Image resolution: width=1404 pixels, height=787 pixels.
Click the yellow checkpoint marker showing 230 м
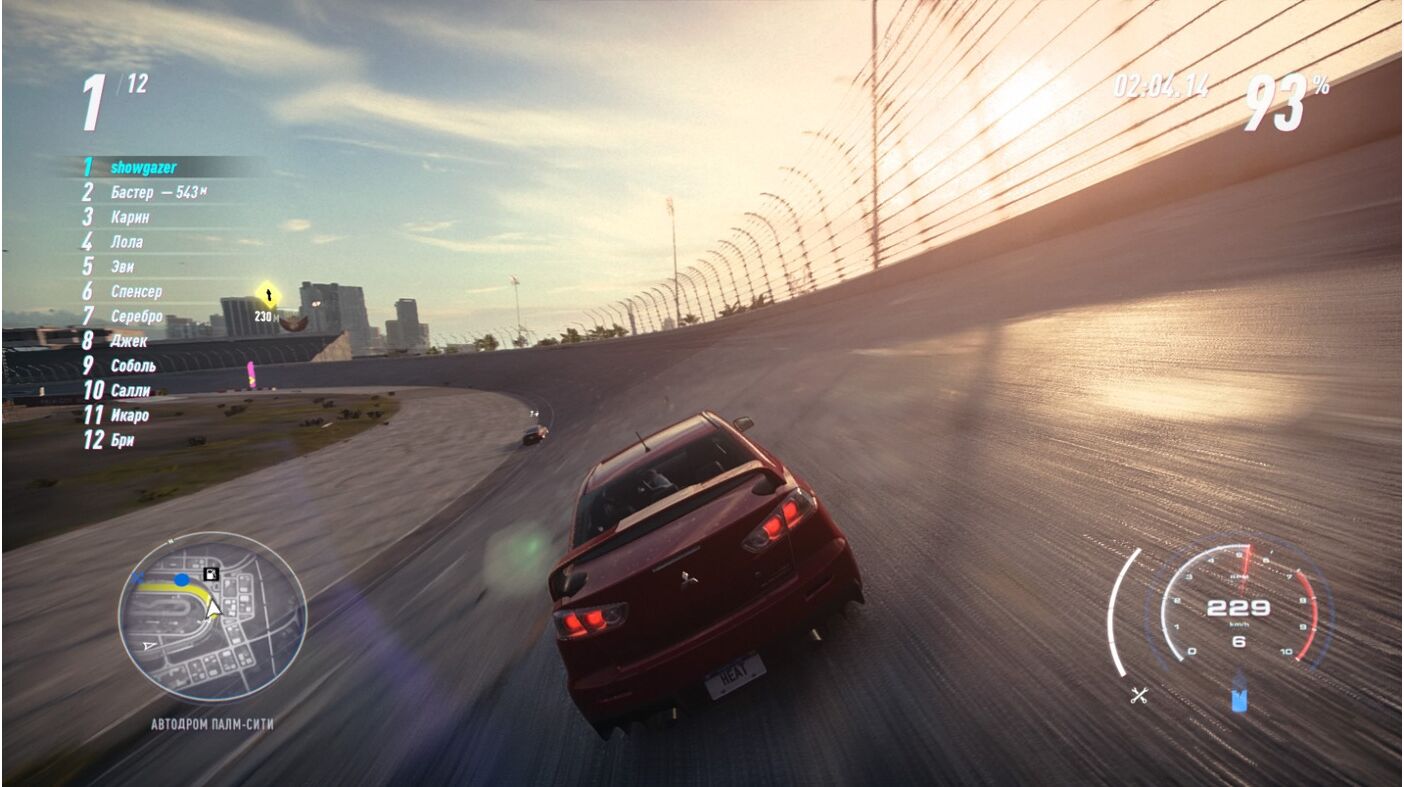tap(267, 294)
